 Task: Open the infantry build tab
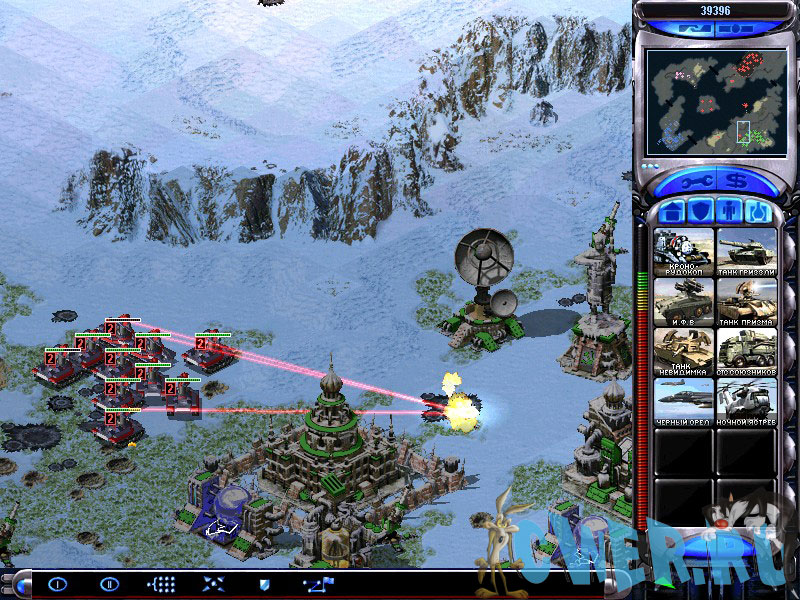728,212
